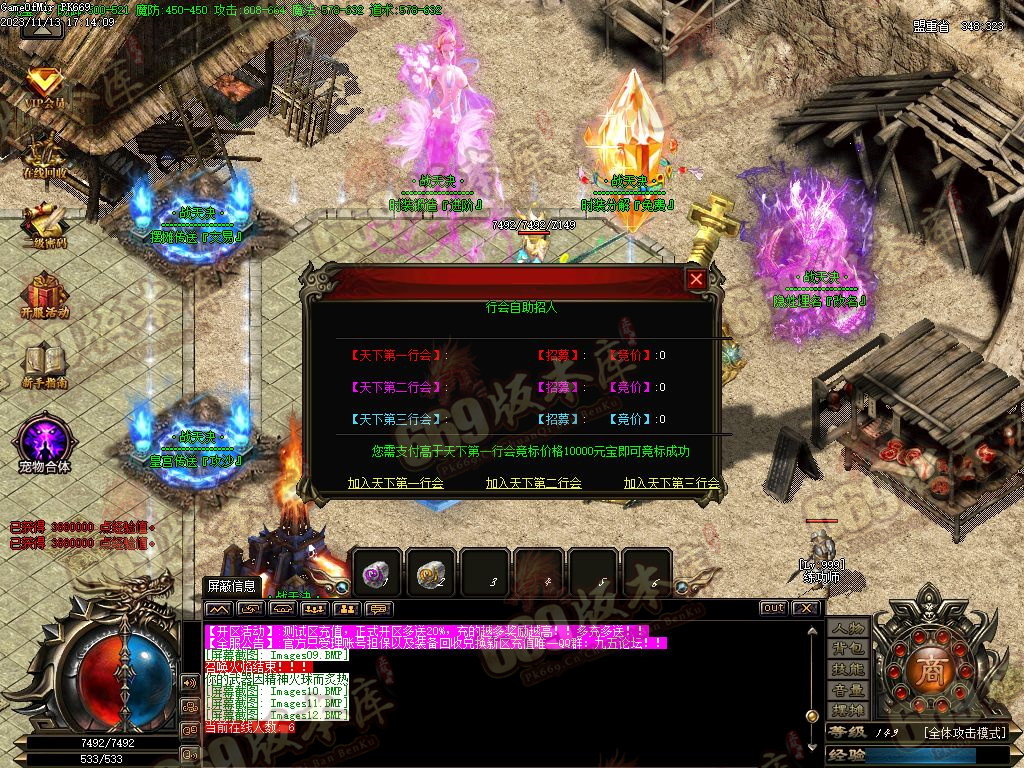
Task: Open the VIP会员 menu icon
Action: pos(45,87)
